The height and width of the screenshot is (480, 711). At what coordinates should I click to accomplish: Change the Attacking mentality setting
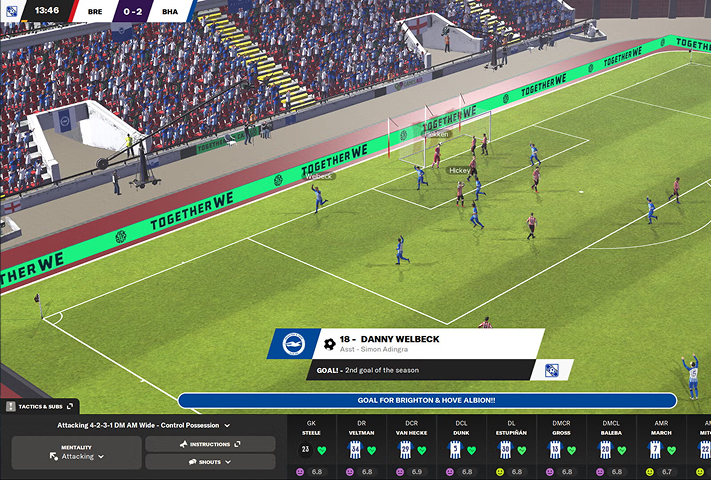(77, 453)
